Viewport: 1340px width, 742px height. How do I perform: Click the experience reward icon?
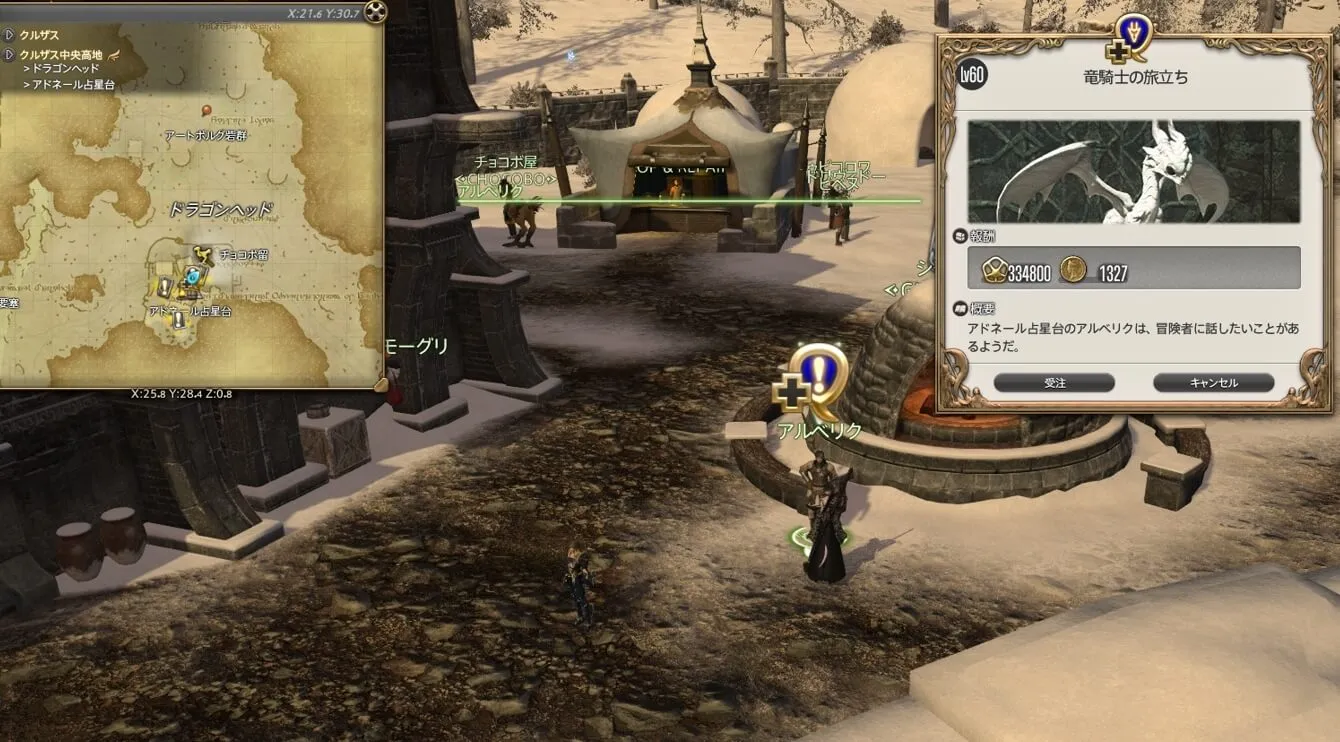point(994,269)
